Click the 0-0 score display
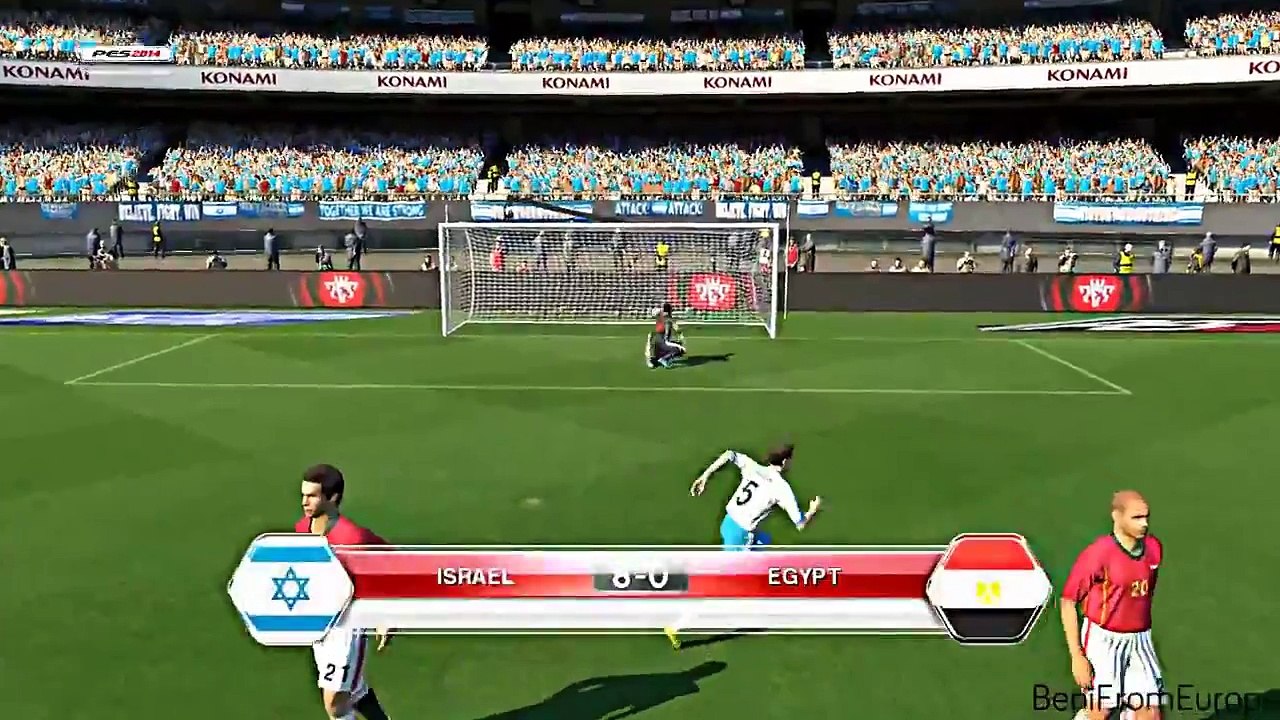 click(639, 577)
